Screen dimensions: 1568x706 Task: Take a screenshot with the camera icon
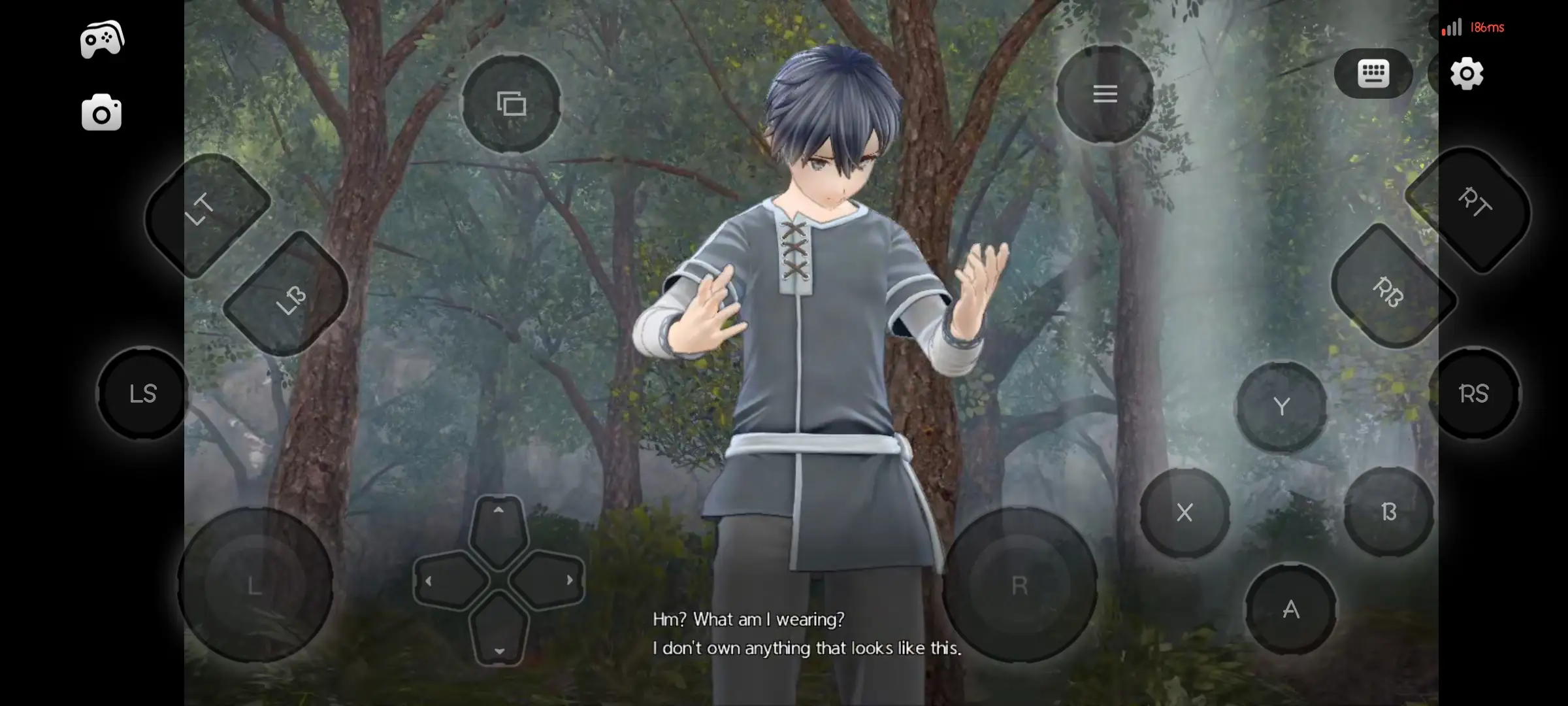point(101,112)
